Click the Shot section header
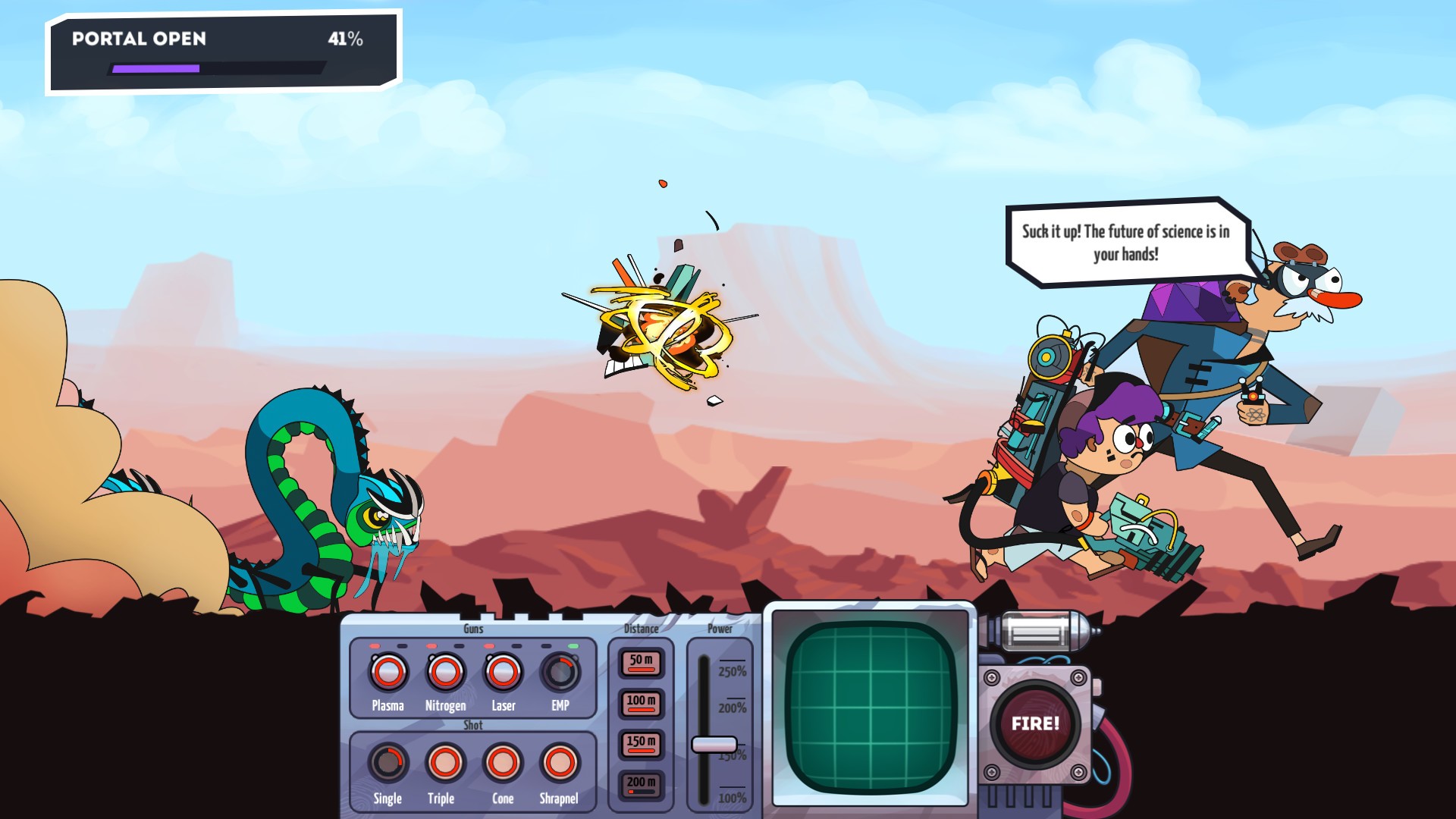Image resolution: width=1456 pixels, height=819 pixels. [x=472, y=725]
